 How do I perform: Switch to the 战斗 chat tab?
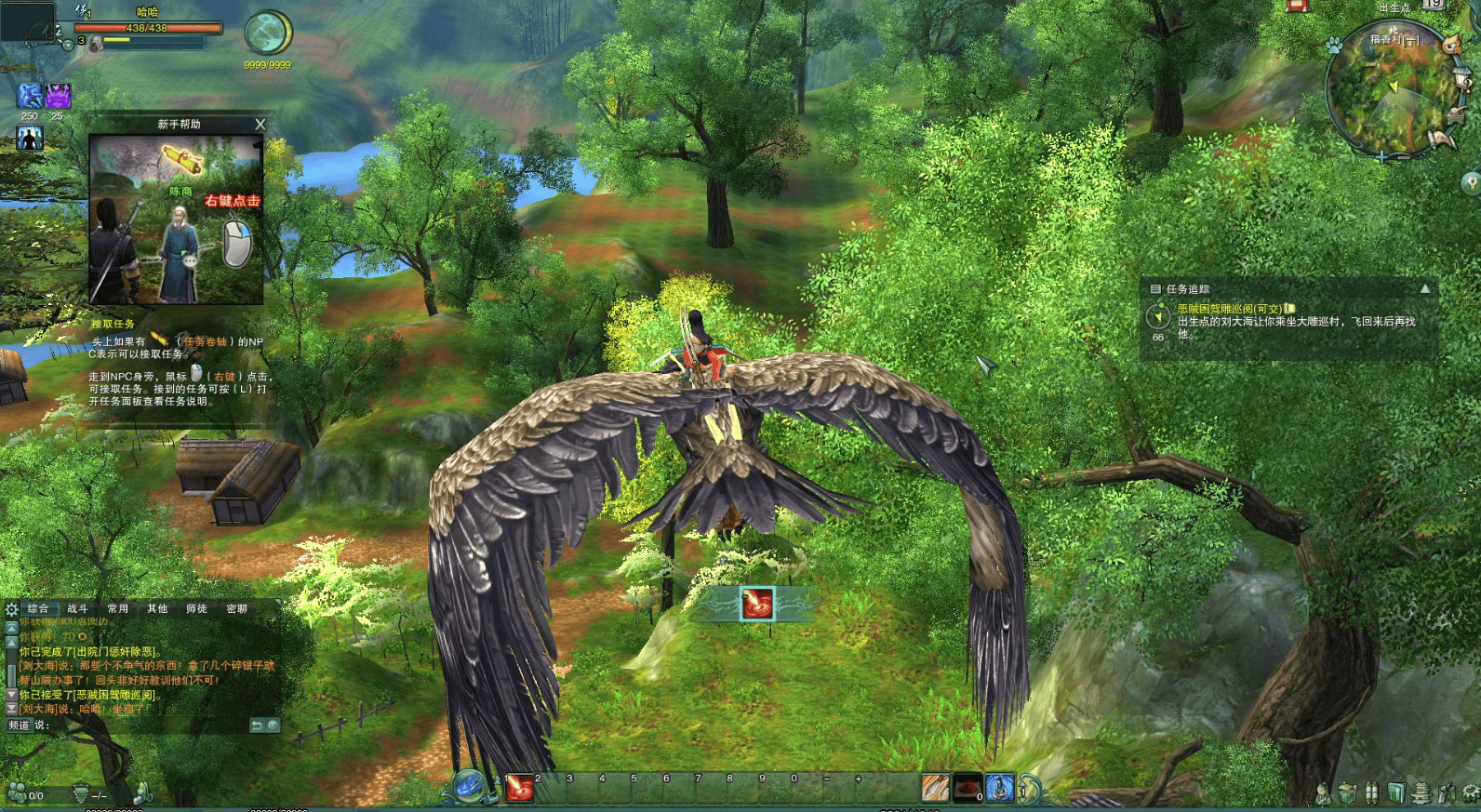point(77,608)
